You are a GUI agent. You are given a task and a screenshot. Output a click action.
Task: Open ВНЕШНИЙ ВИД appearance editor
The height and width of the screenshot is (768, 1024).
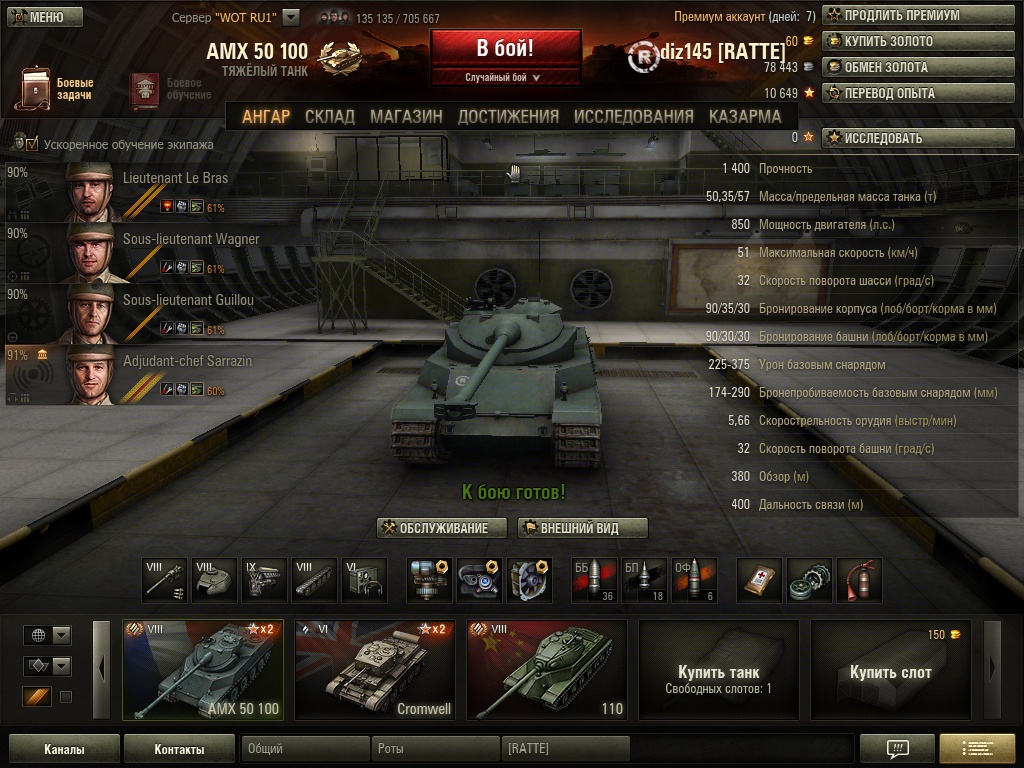pos(583,528)
